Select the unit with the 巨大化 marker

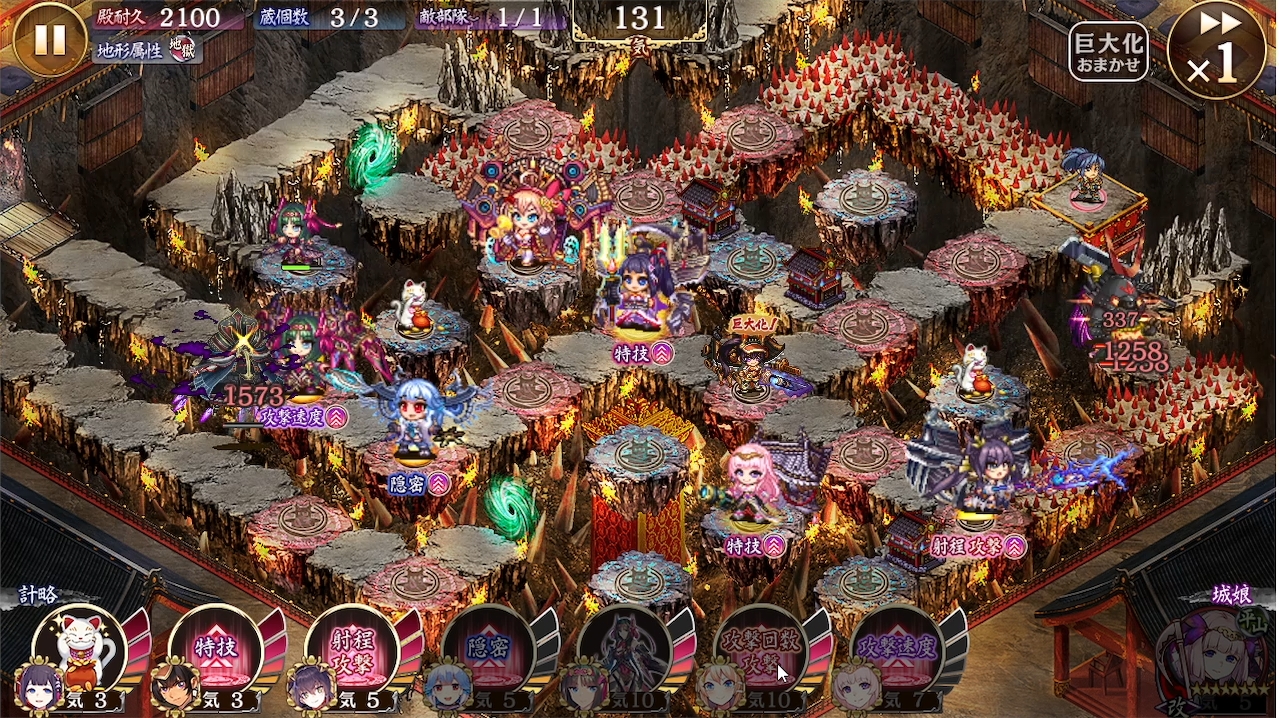click(748, 366)
